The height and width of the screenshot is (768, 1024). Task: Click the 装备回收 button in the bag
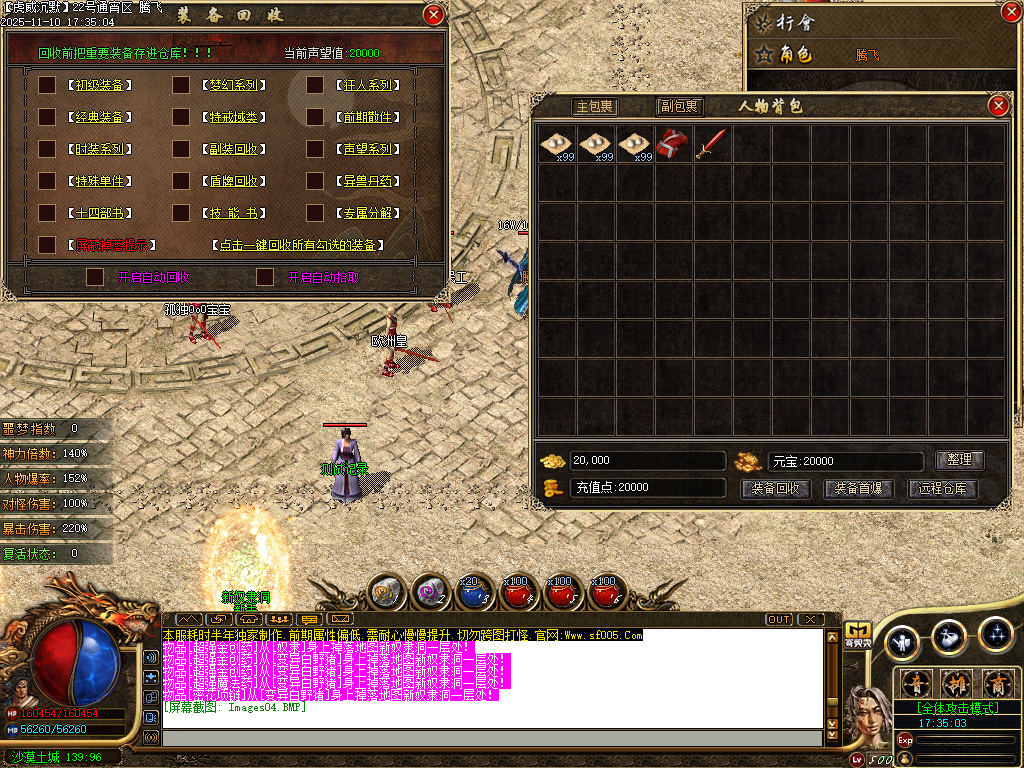pos(775,489)
